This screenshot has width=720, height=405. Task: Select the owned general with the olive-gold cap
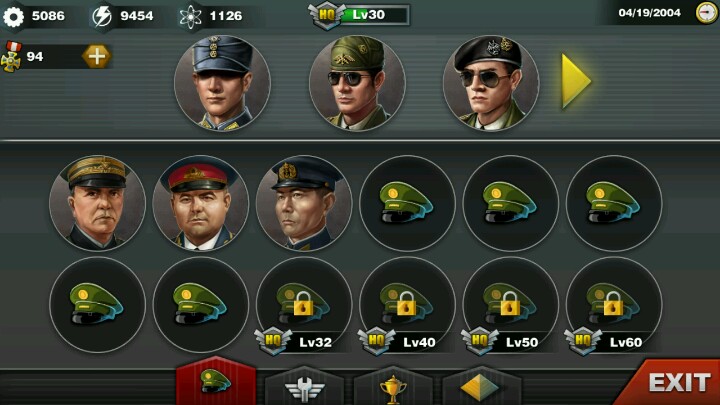click(x=97, y=203)
